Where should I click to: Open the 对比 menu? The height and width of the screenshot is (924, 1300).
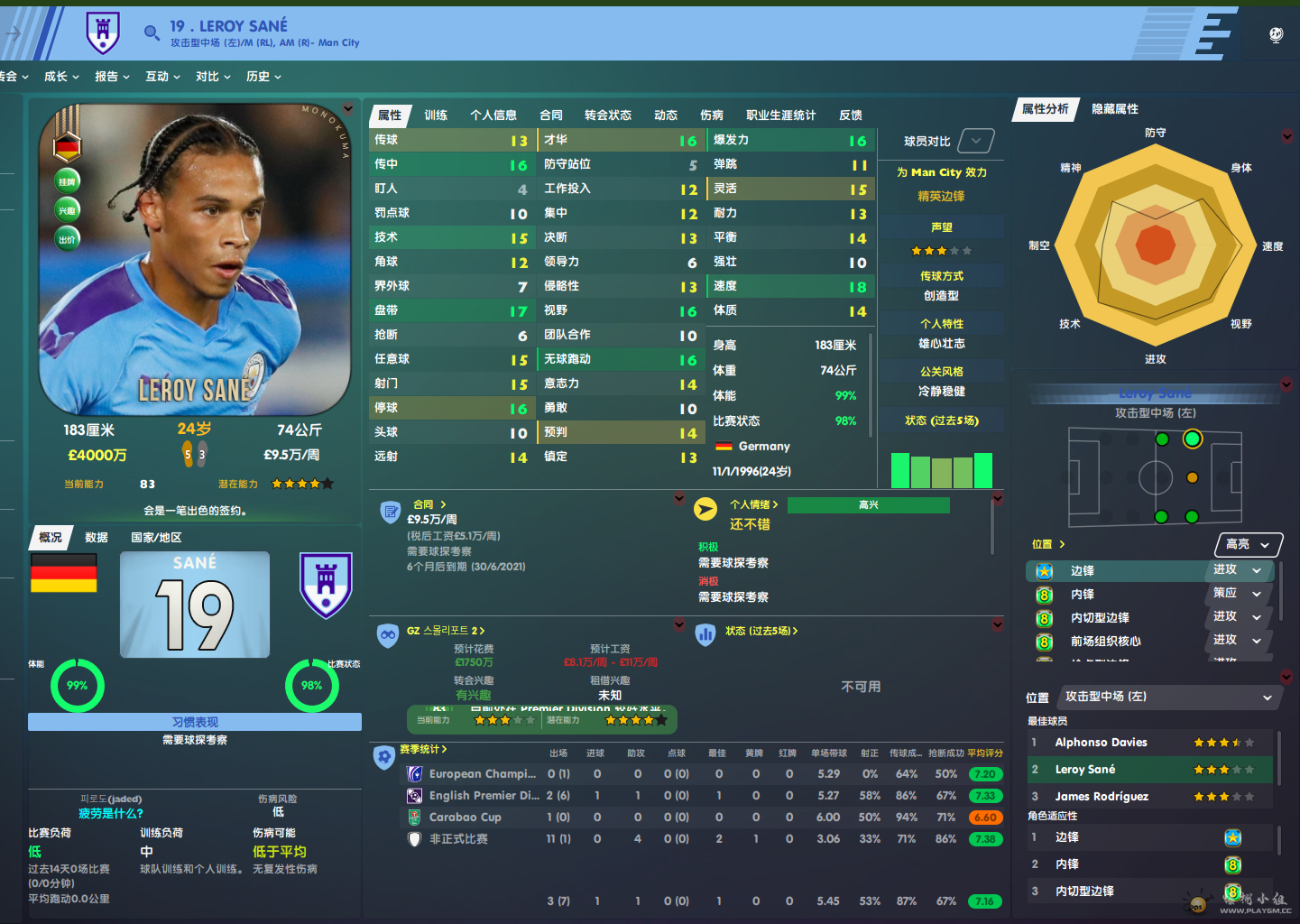(x=213, y=77)
